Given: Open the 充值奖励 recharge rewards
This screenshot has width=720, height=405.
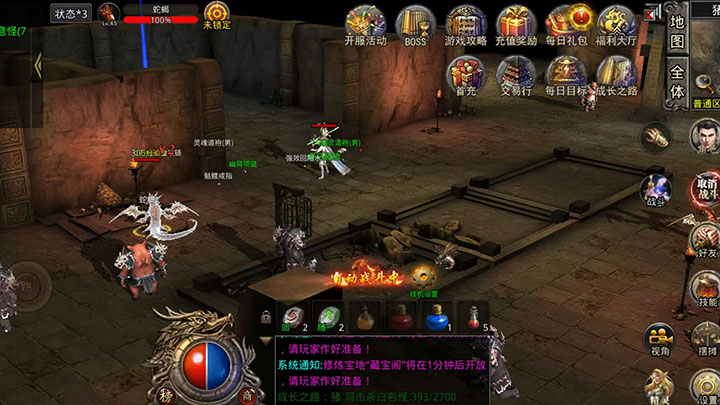Looking at the screenshot, I should pyautogui.click(x=517, y=25).
